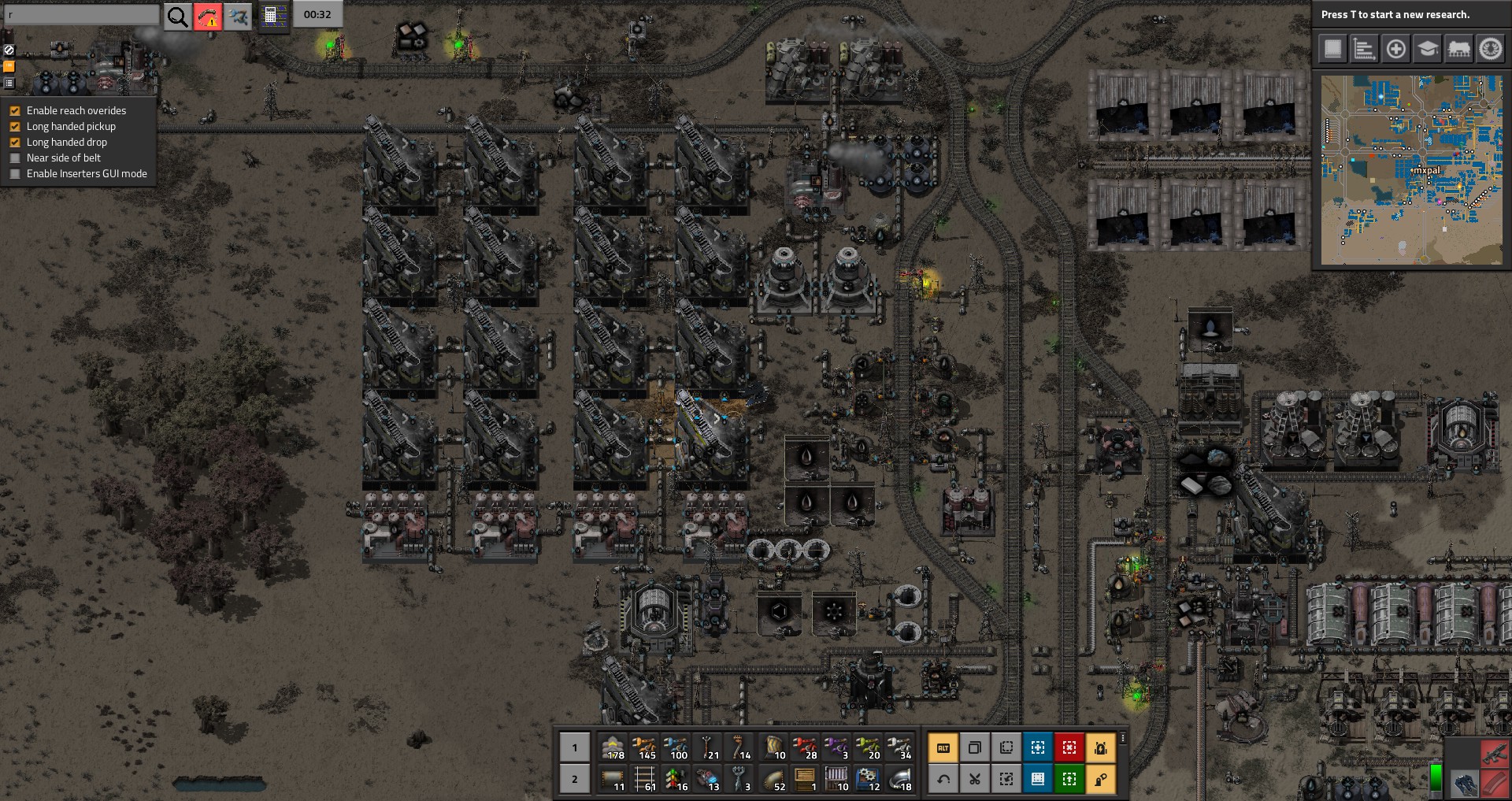Enable Near side of belt option
The width and height of the screenshot is (1512, 801).
15,158
